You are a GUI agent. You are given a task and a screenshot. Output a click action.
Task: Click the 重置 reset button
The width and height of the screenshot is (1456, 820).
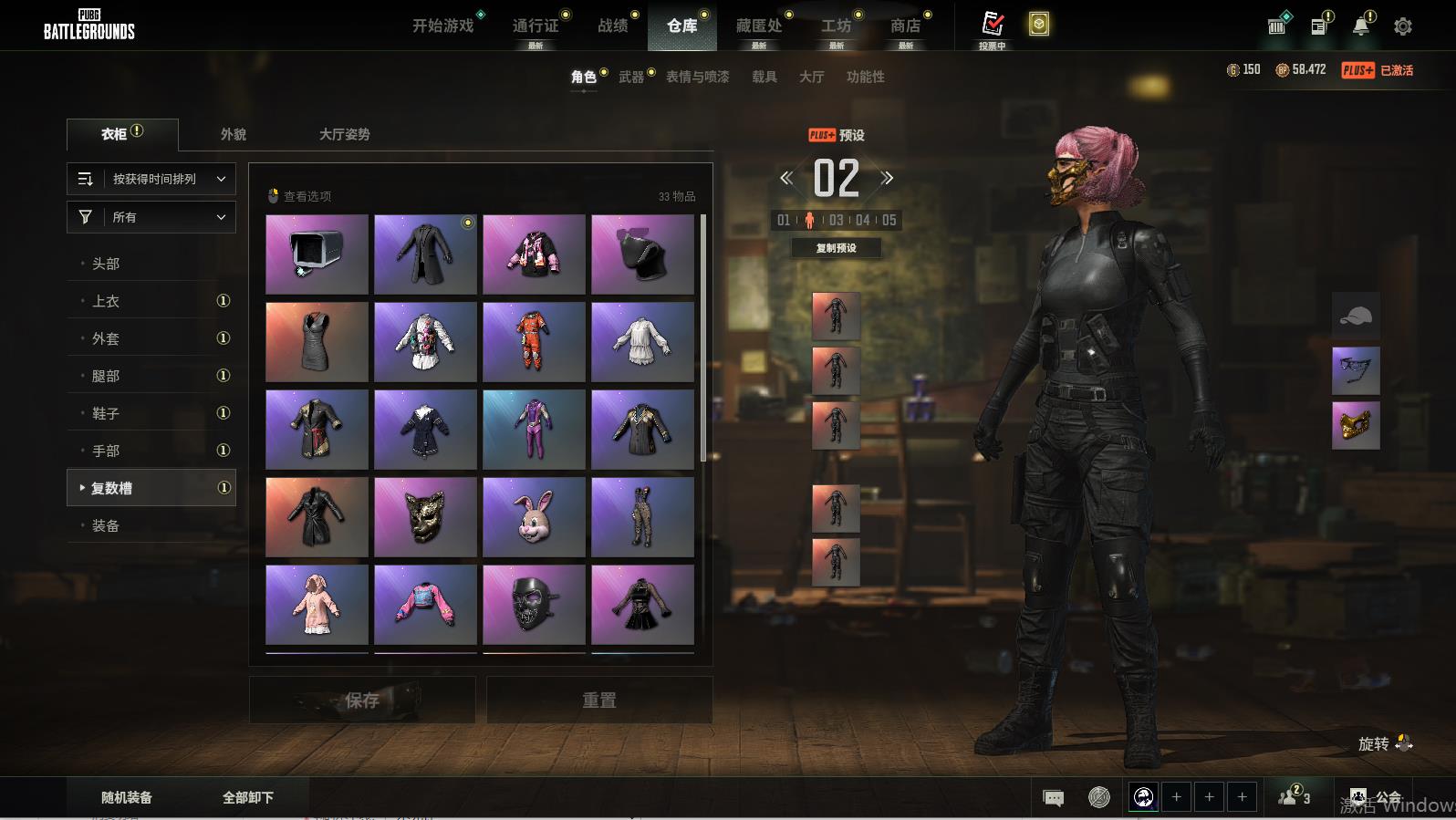pos(599,701)
